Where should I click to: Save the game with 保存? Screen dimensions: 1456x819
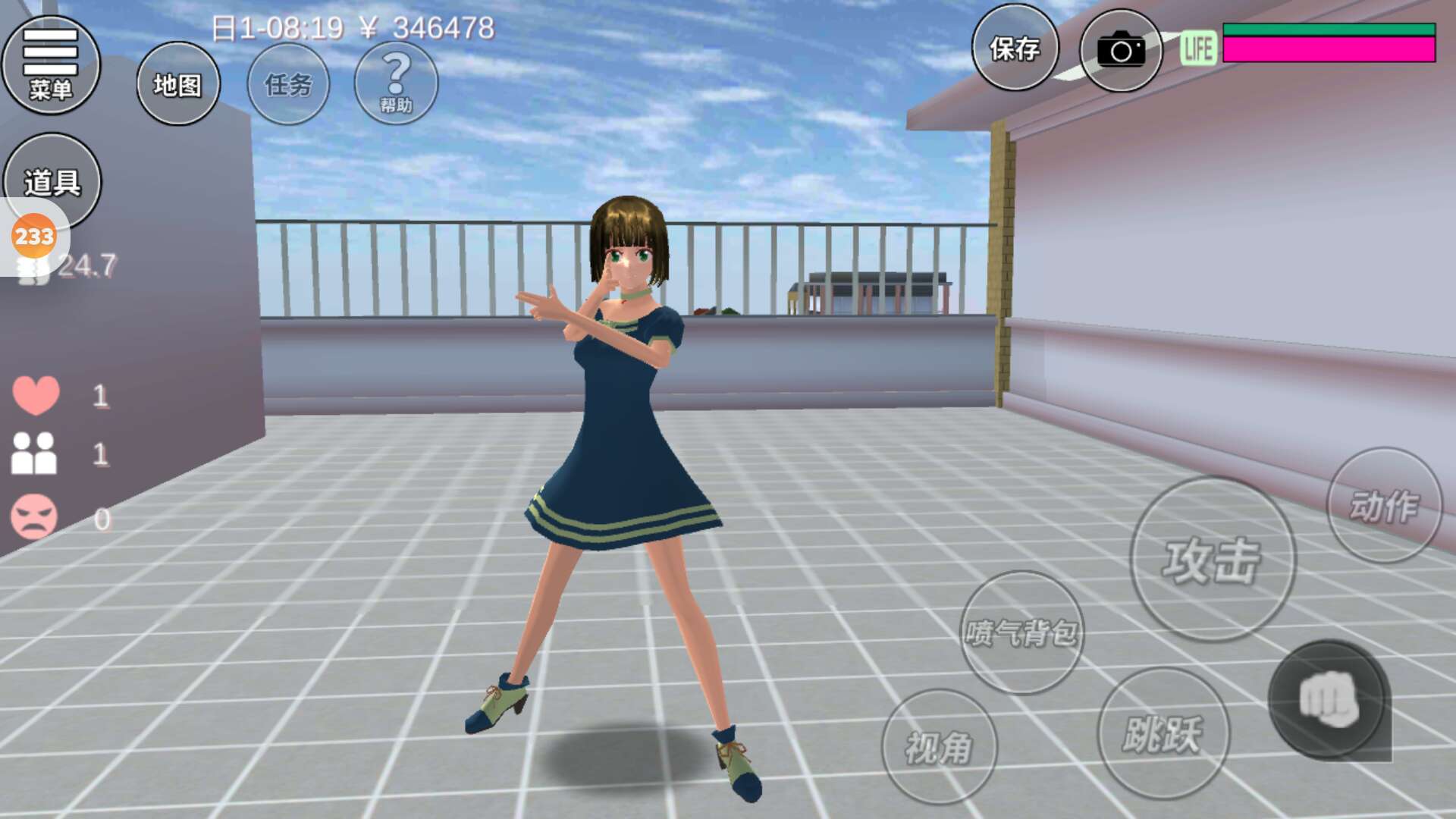pyautogui.click(x=1015, y=49)
